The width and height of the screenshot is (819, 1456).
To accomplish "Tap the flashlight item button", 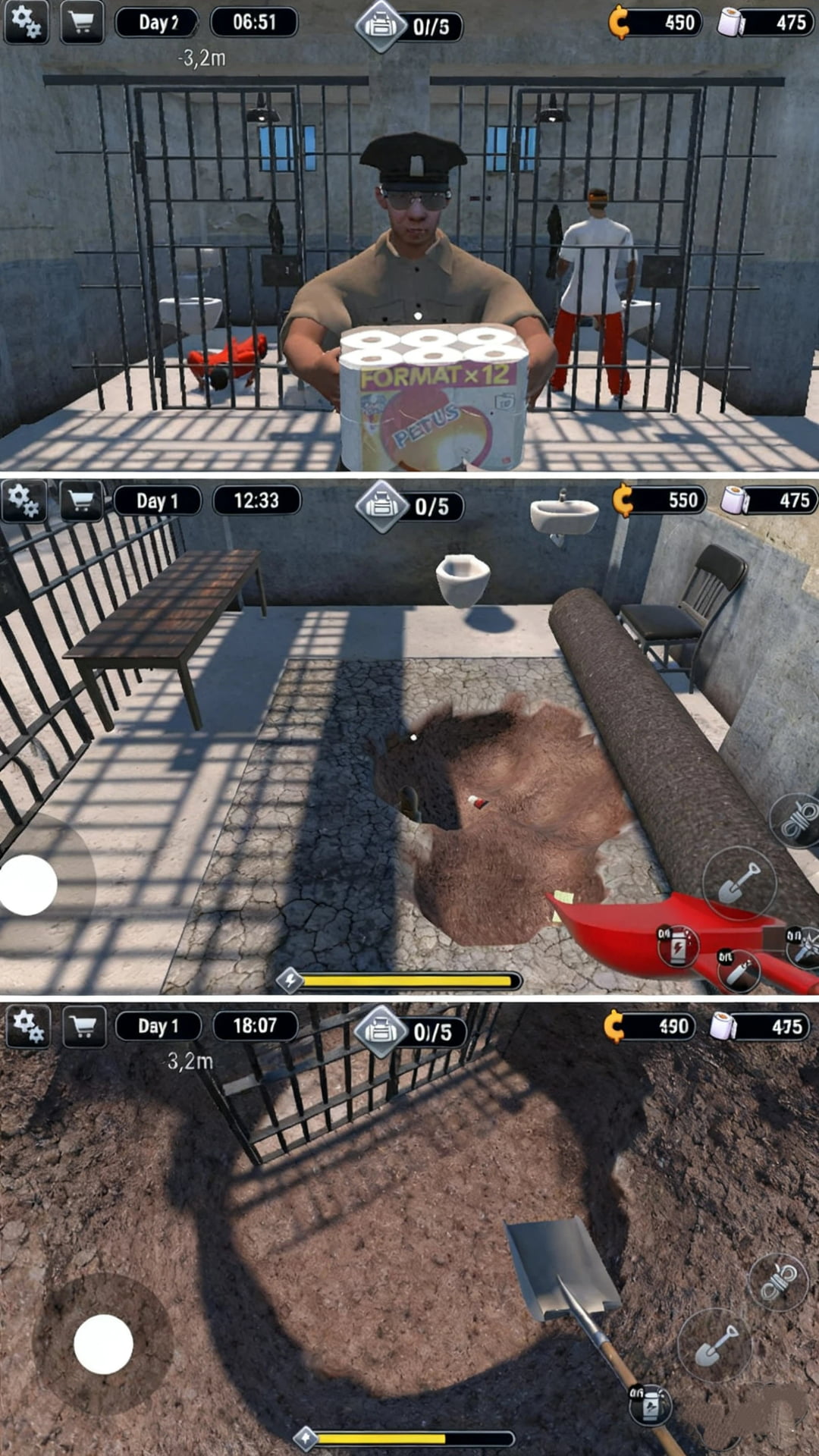I will click(804, 946).
